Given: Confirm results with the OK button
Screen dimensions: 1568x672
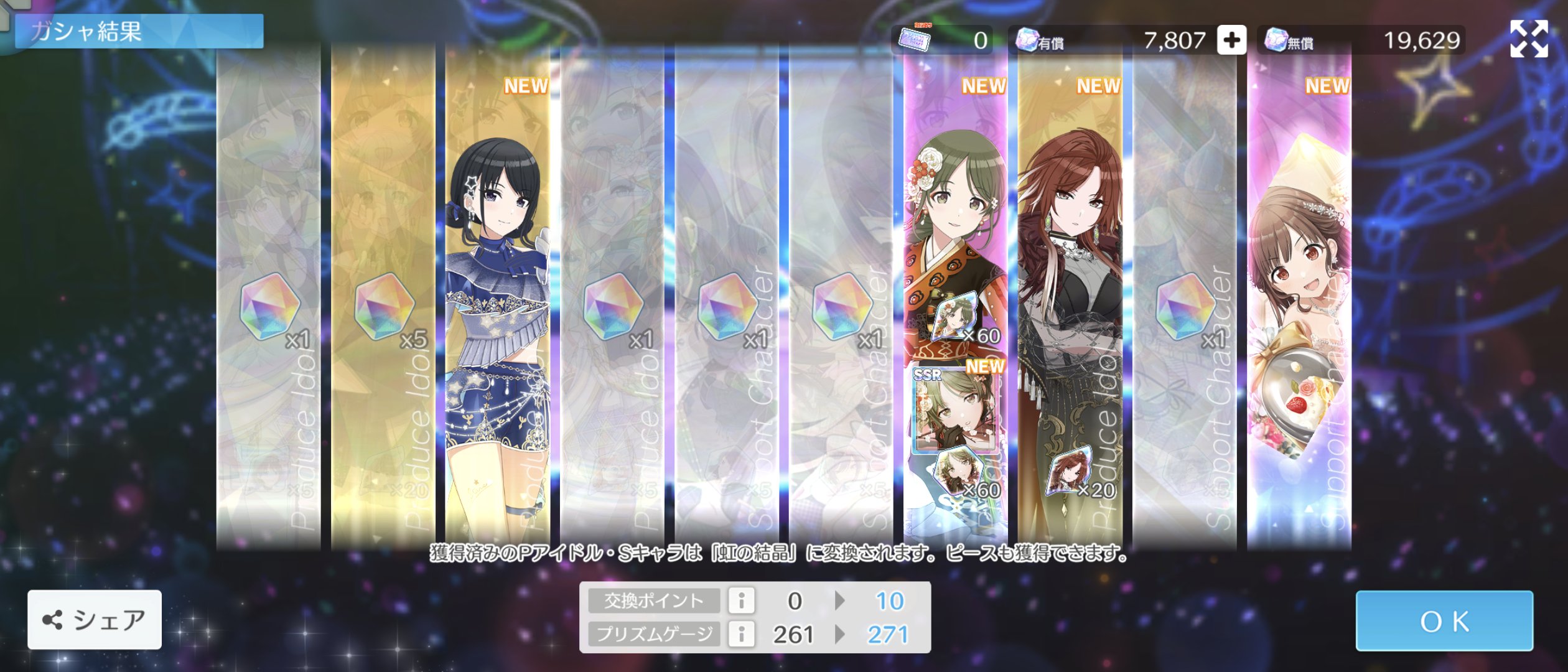Looking at the screenshot, I should (x=1444, y=620).
